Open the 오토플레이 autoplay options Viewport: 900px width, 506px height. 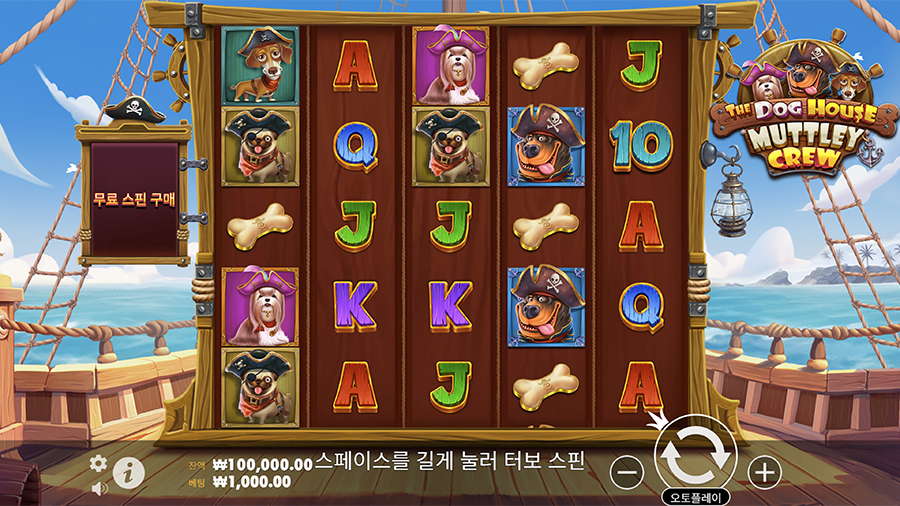pyautogui.click(x=696, y=497)
